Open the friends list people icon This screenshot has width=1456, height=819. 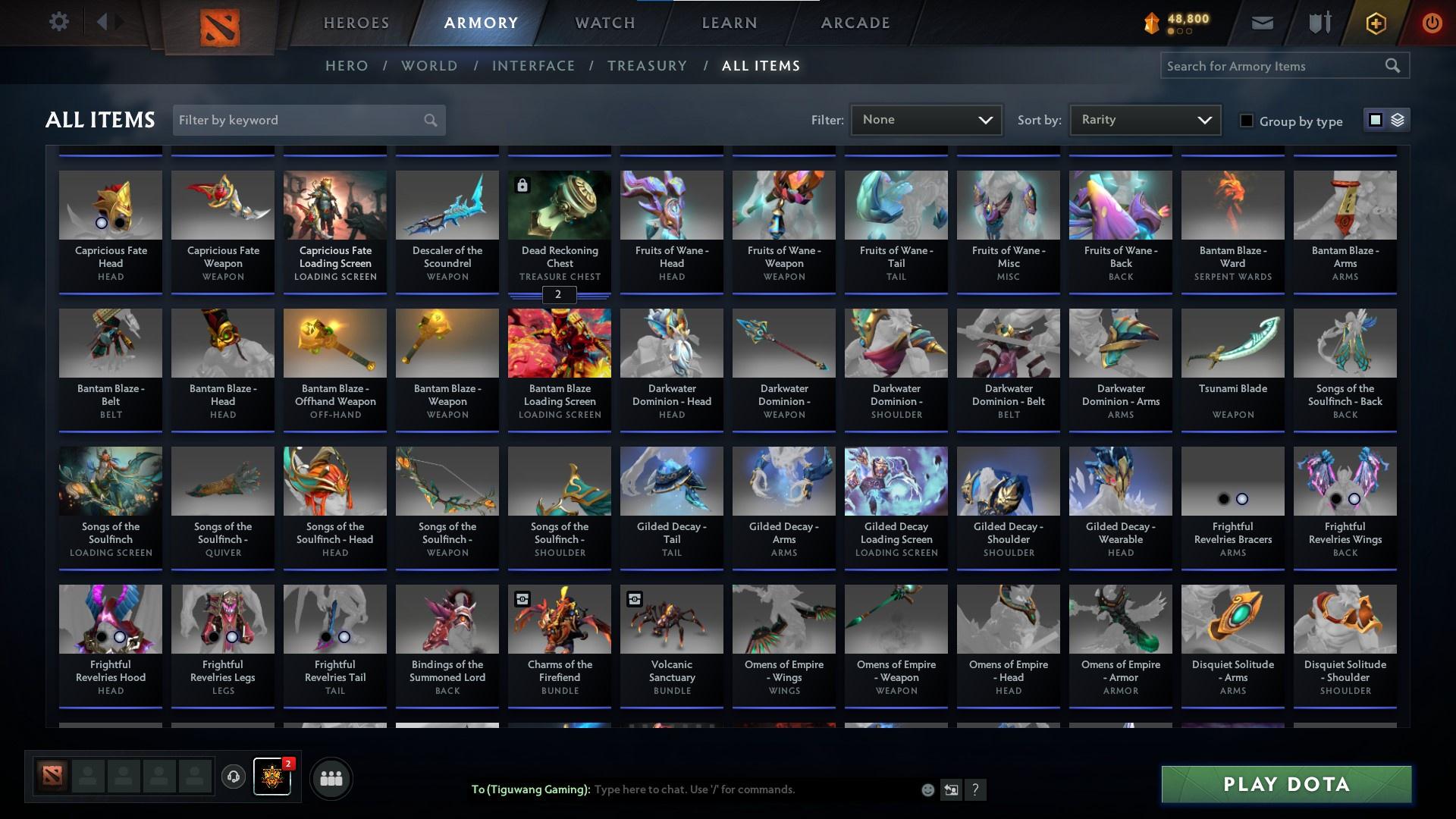click(x=331, y=777)
